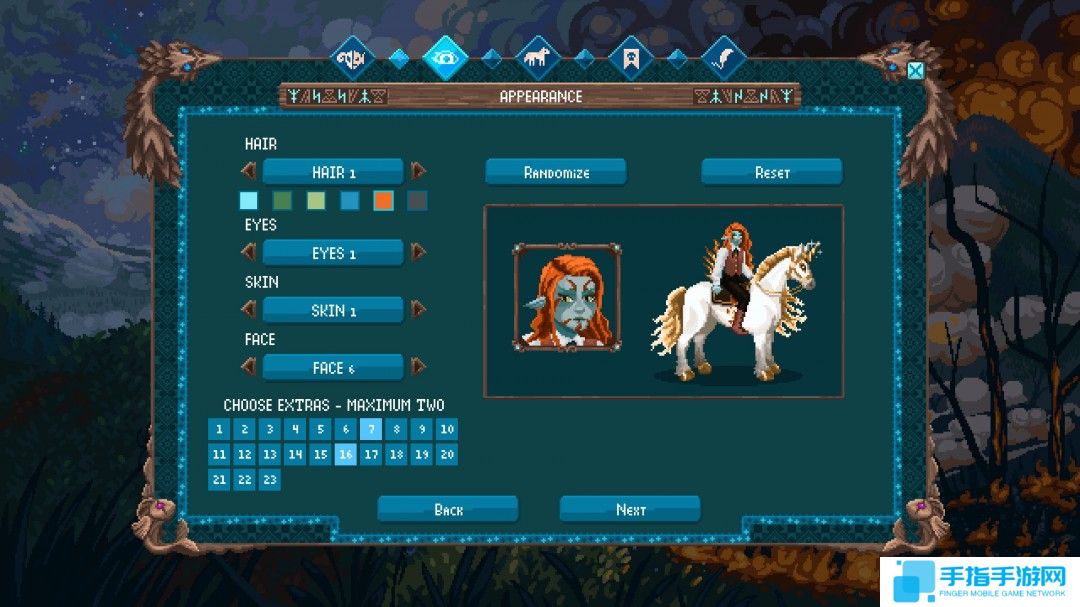Screen dimensions: 1080x607
Task: Pick the light cyan hair color swatch
Action: 249,201
